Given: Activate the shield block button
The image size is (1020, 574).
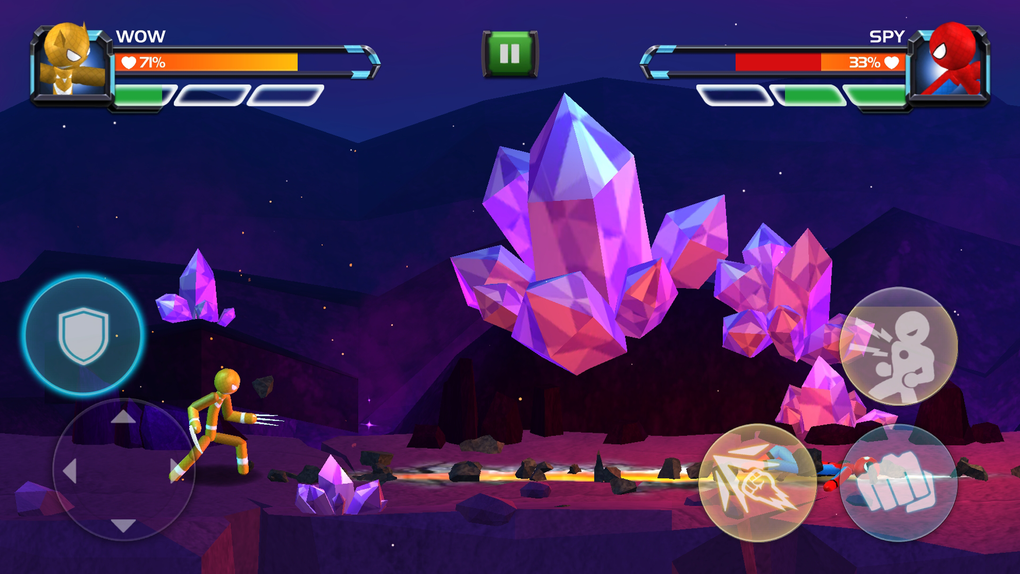Looking at the screenshot, I should point(82,335).
